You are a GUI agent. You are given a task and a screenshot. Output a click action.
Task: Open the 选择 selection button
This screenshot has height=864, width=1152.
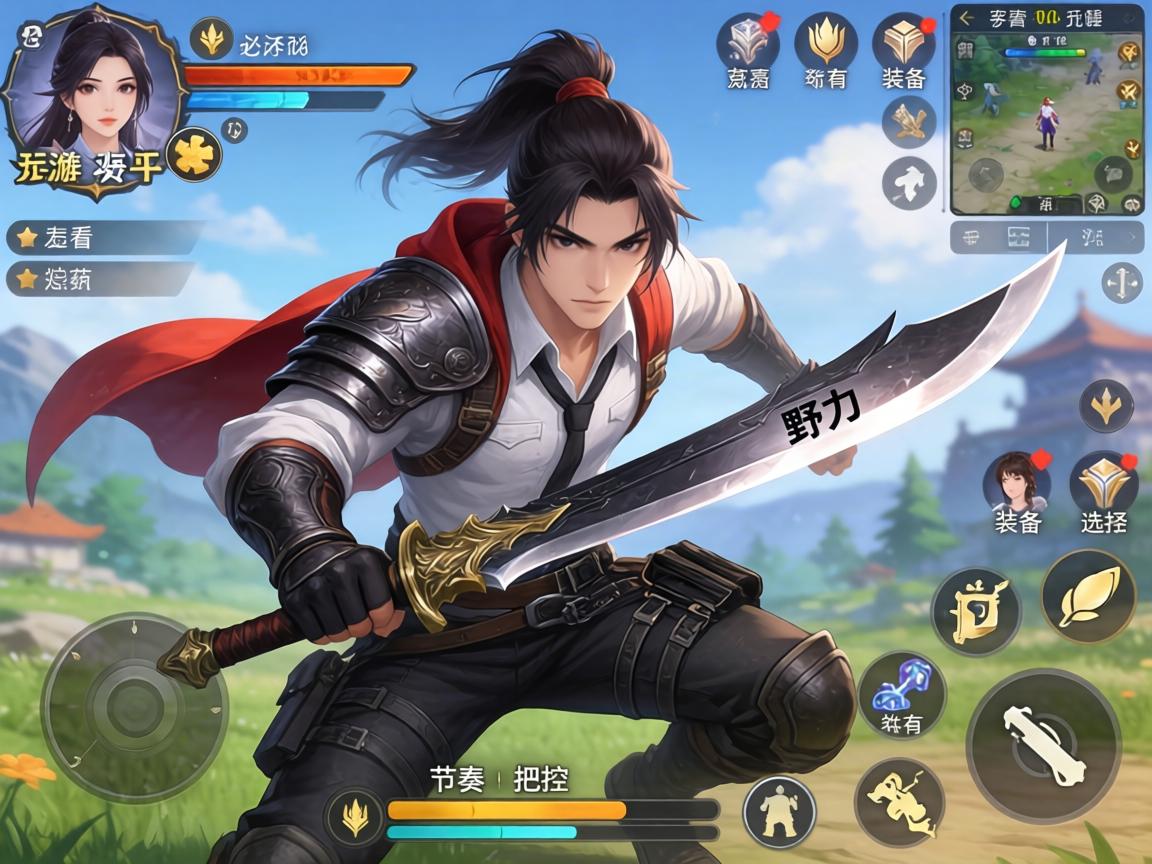pyautogui.click(x=1103, y=484)
